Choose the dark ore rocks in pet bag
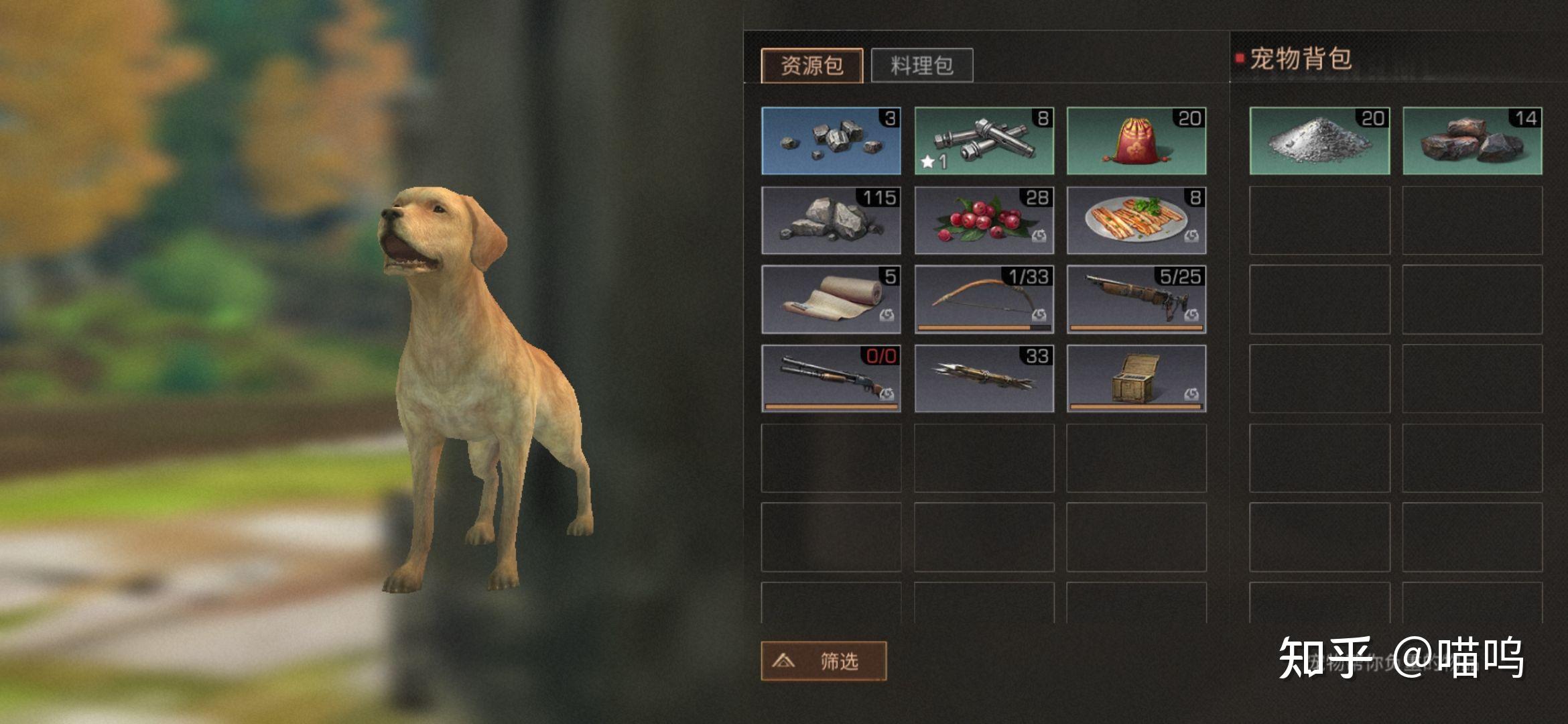Viewport: 1568px width, 724px height. click(1472, 141)
